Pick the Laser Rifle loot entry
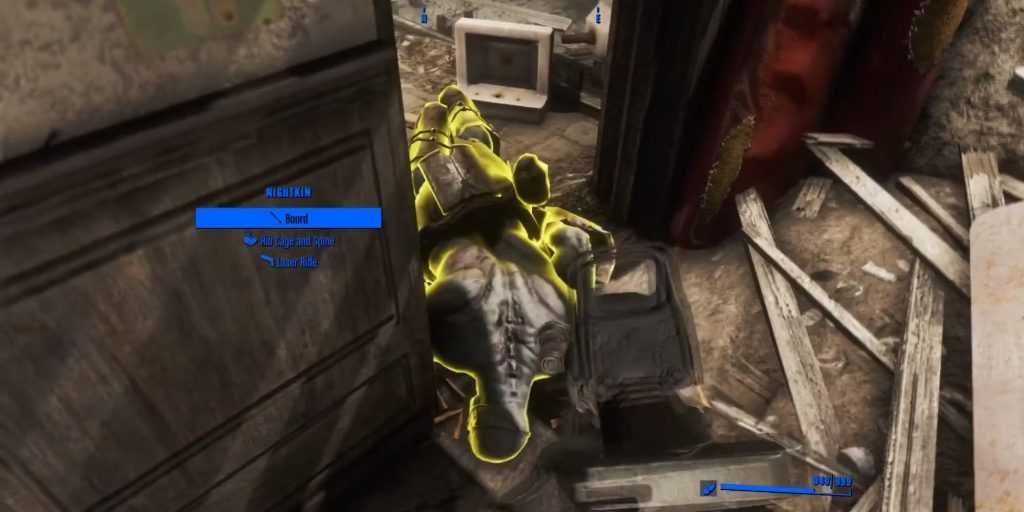This screenshot has width=1024, height=512. tap(289, 262)
